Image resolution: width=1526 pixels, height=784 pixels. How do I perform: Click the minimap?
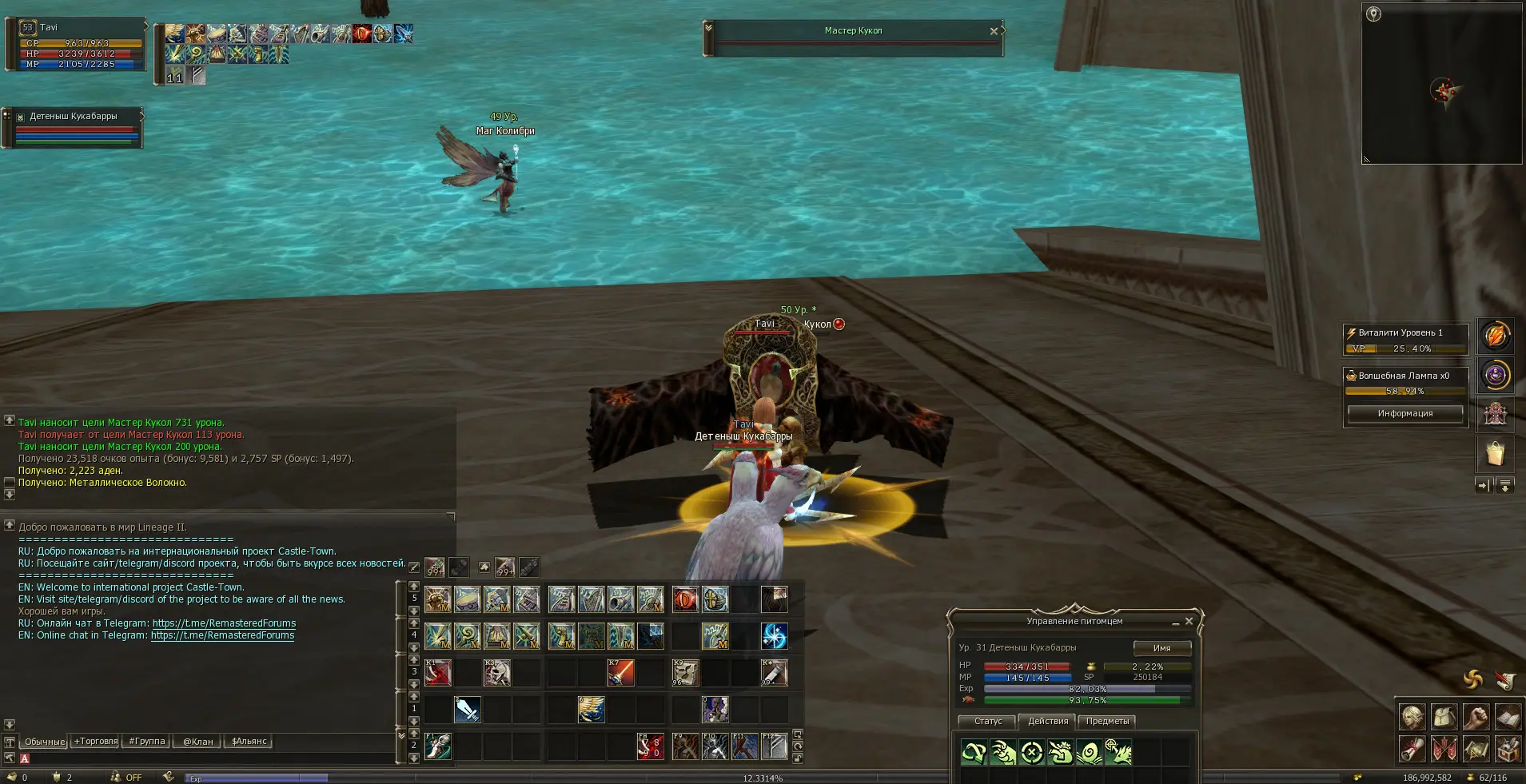tap(1441, 84)
